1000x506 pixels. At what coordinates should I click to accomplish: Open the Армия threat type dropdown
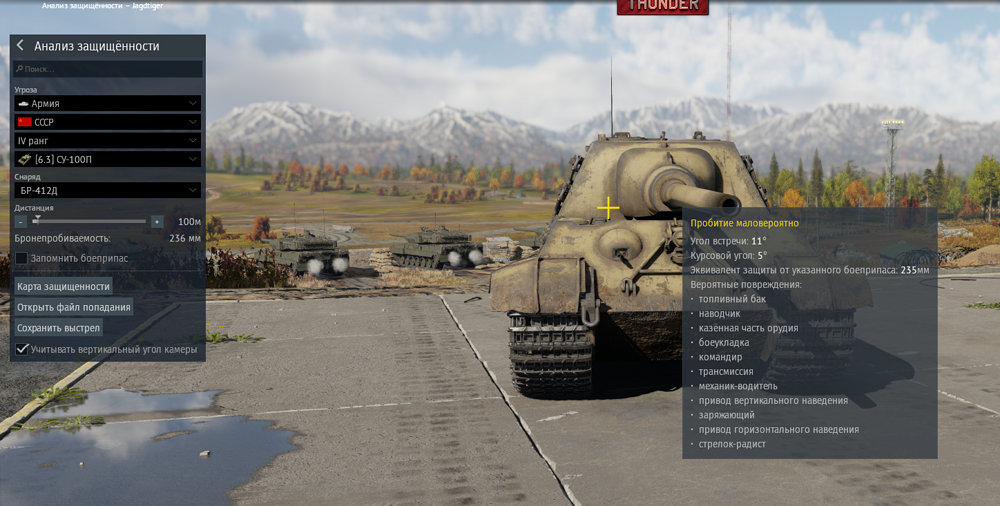coord(107,103)
